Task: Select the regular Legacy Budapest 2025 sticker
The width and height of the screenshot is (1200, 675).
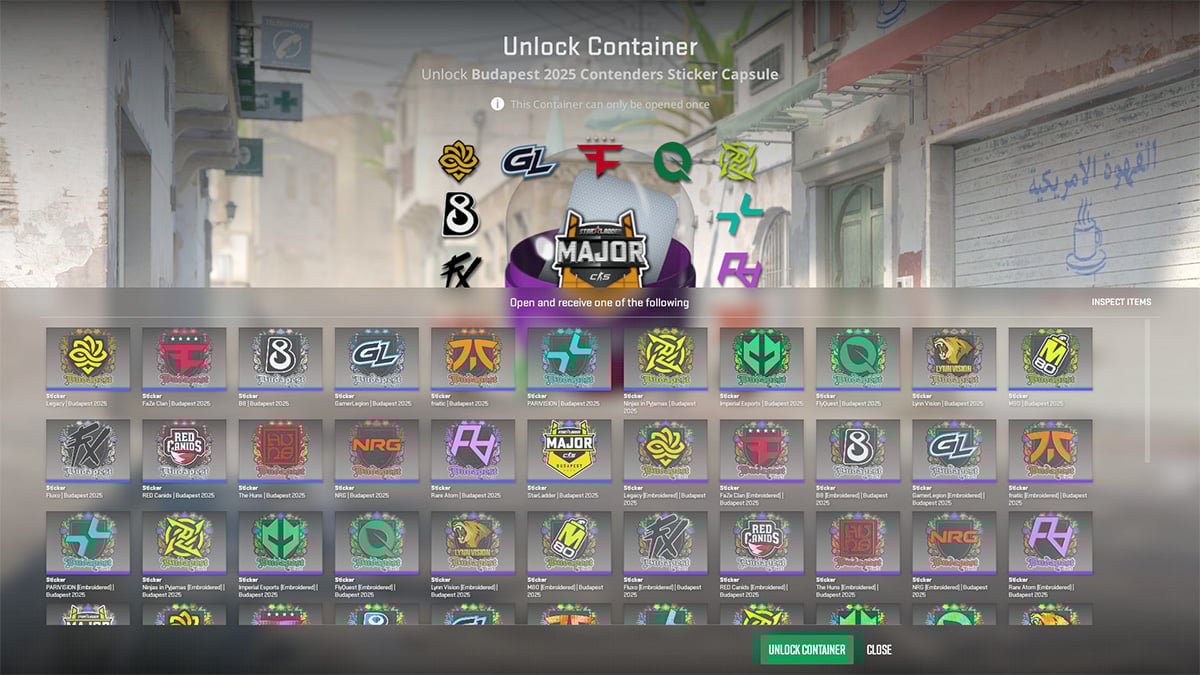Action: [88, 359]
